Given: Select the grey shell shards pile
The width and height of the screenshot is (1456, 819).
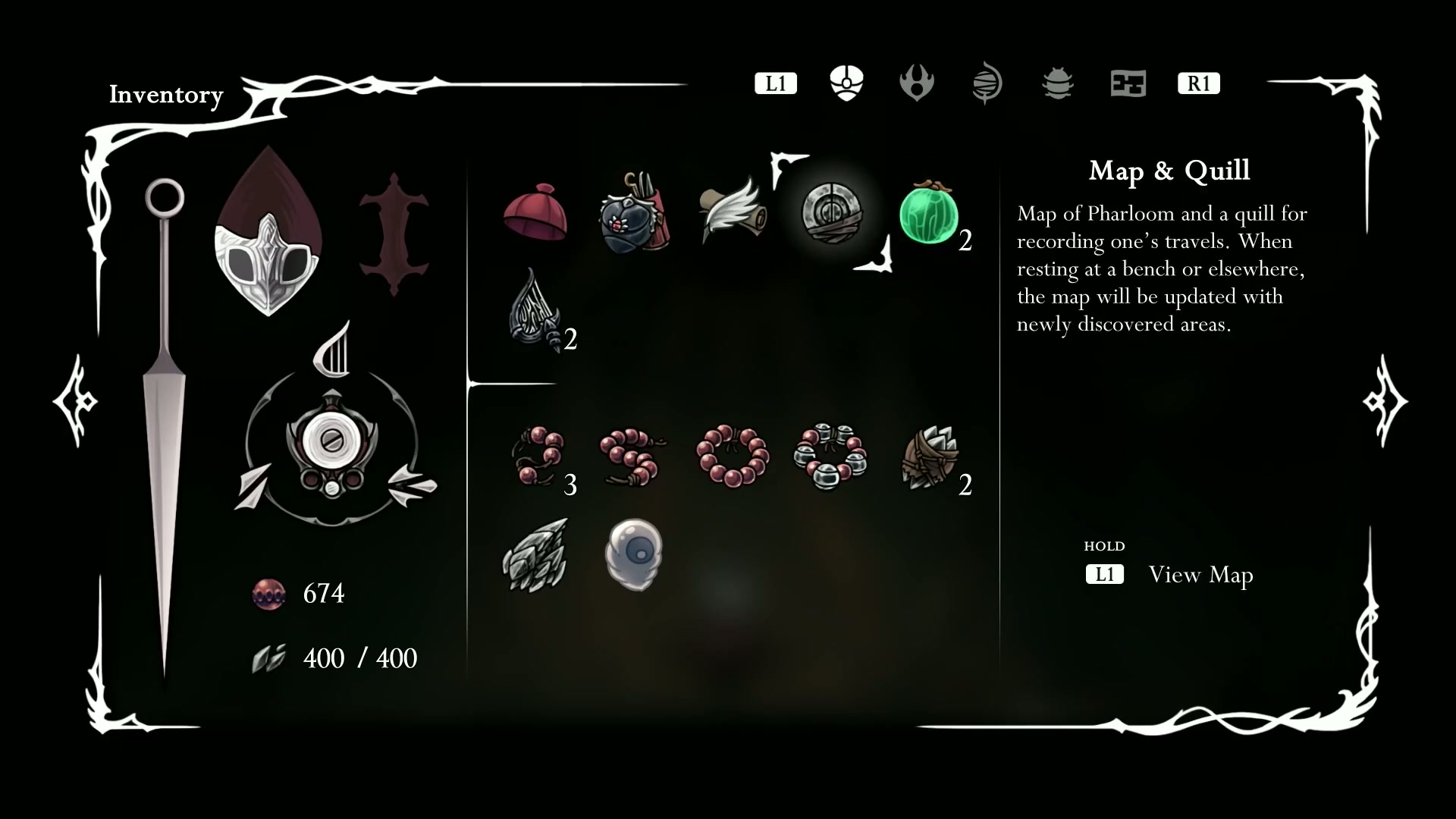Looking at the screenshot, I should coord(535,555).
